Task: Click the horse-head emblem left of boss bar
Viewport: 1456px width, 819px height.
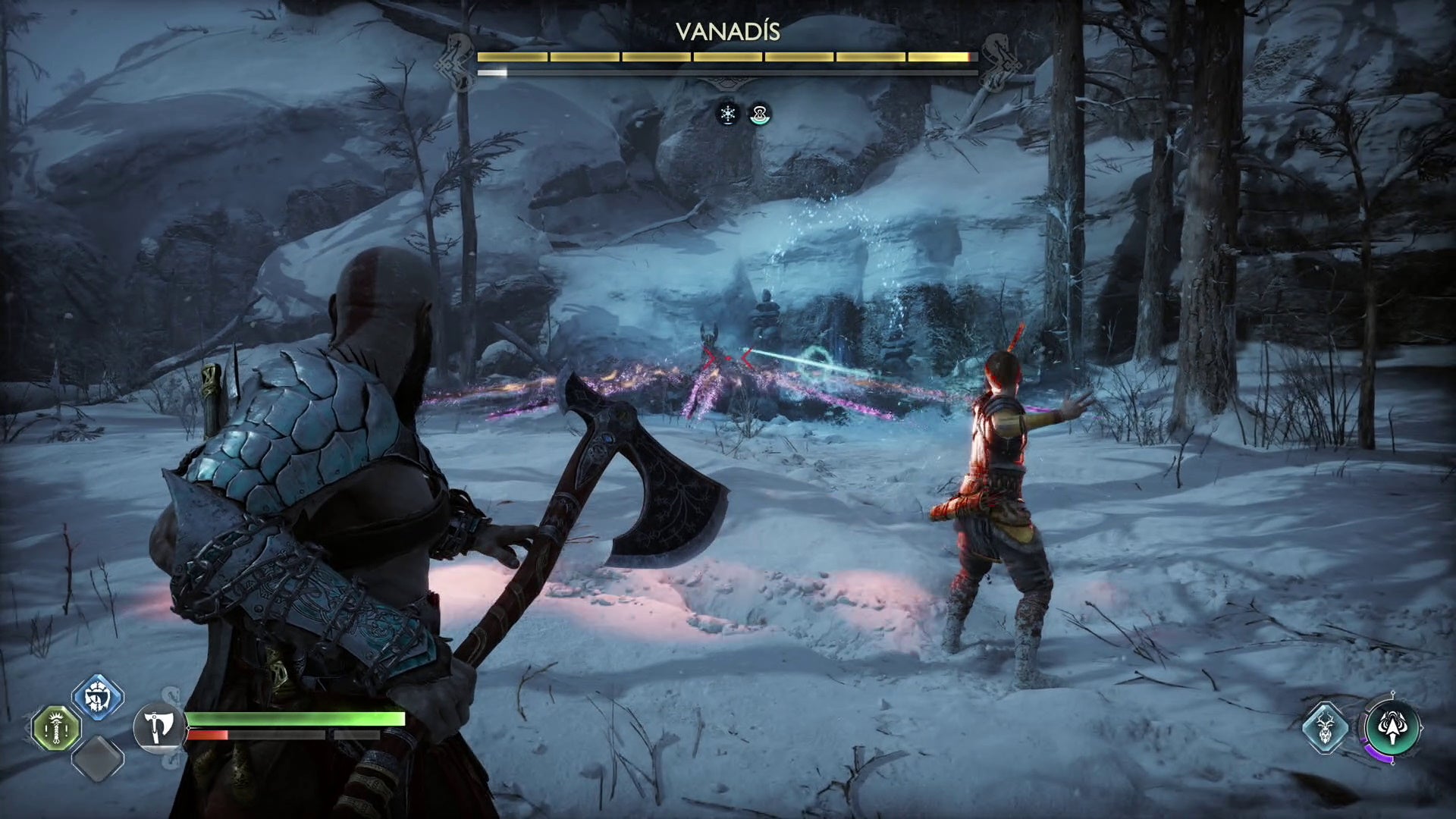Action: [453, 61]
